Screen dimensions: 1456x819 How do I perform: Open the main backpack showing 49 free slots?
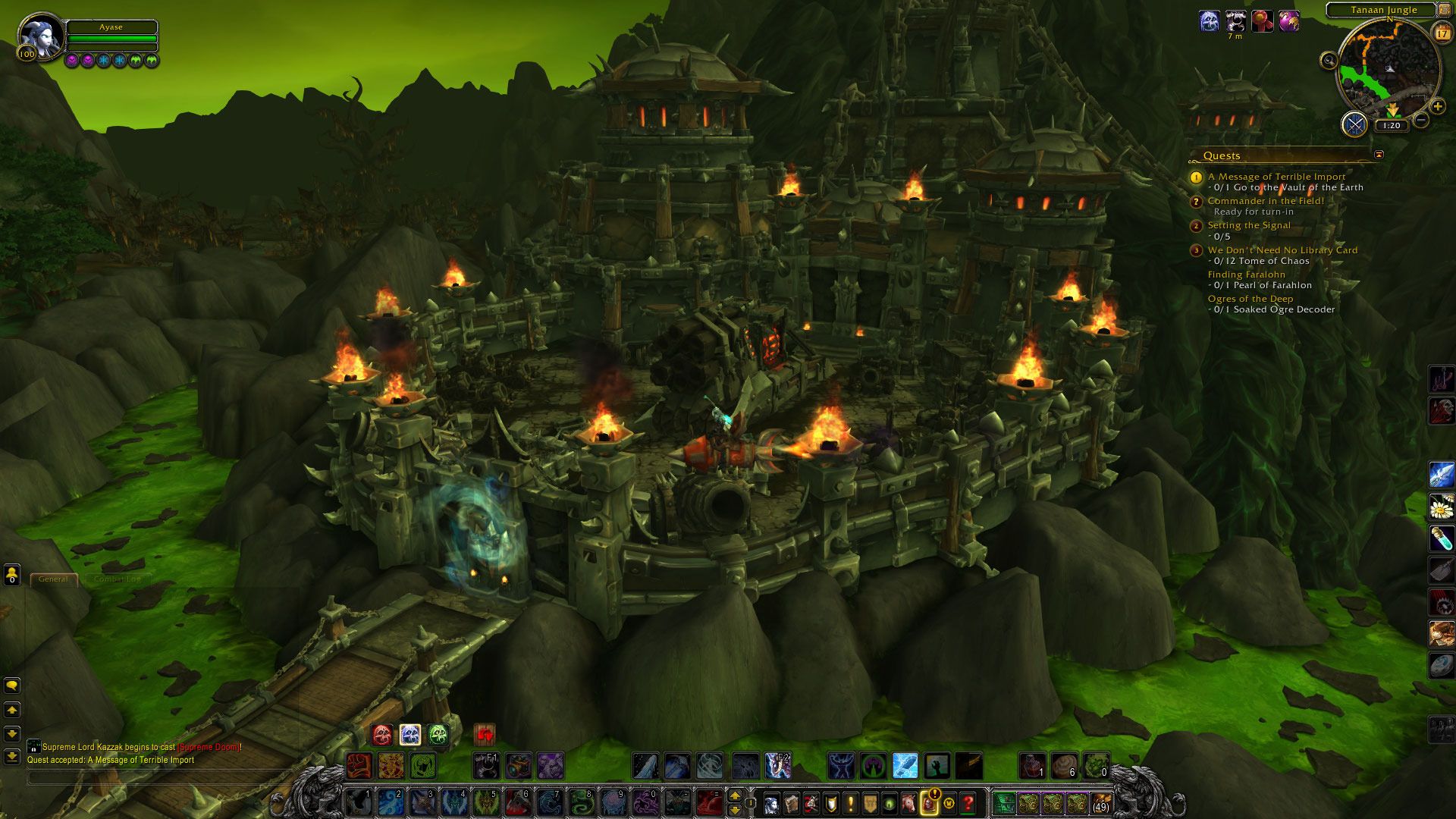click(1100, 802)
